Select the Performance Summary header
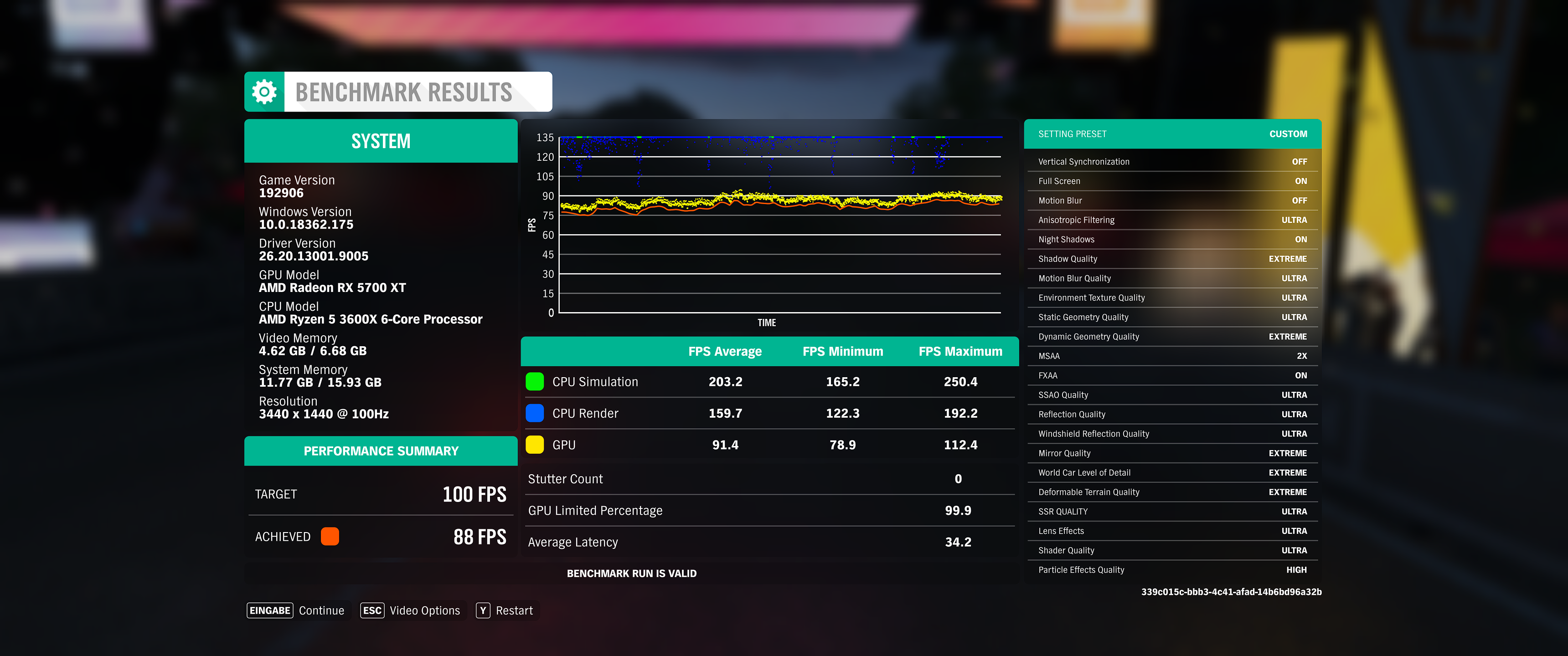The image size is (1568, 656). [x=381, y=451]
